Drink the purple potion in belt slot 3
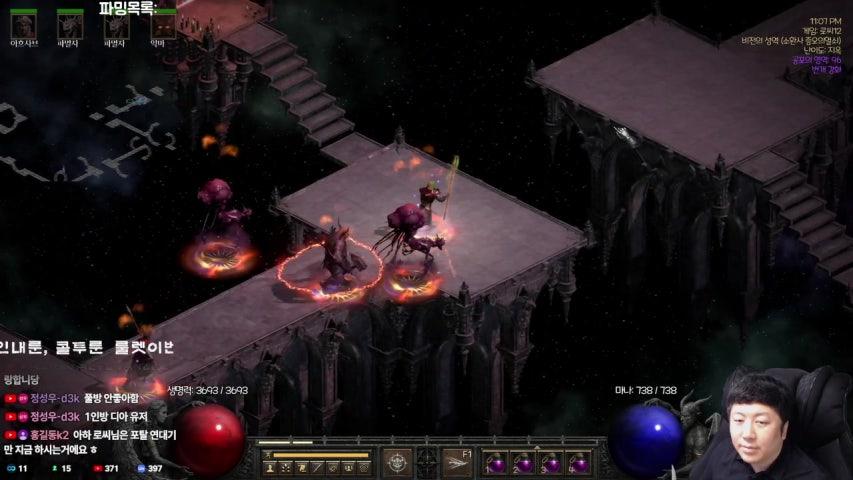The width and height of the screenshot is (853, 480). point(550,463)
